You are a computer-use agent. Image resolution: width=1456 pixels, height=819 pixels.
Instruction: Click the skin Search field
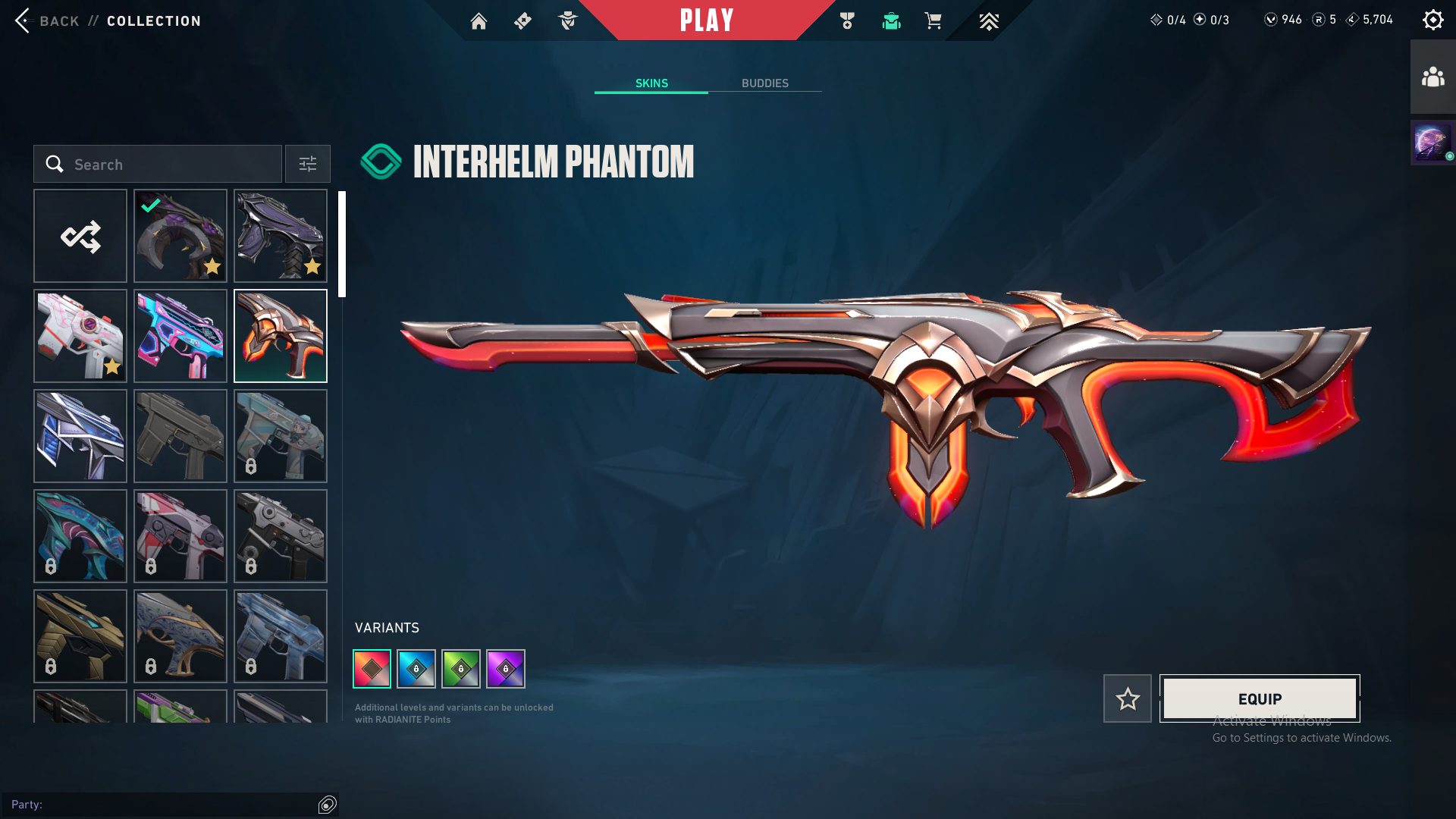coord(158,165)
